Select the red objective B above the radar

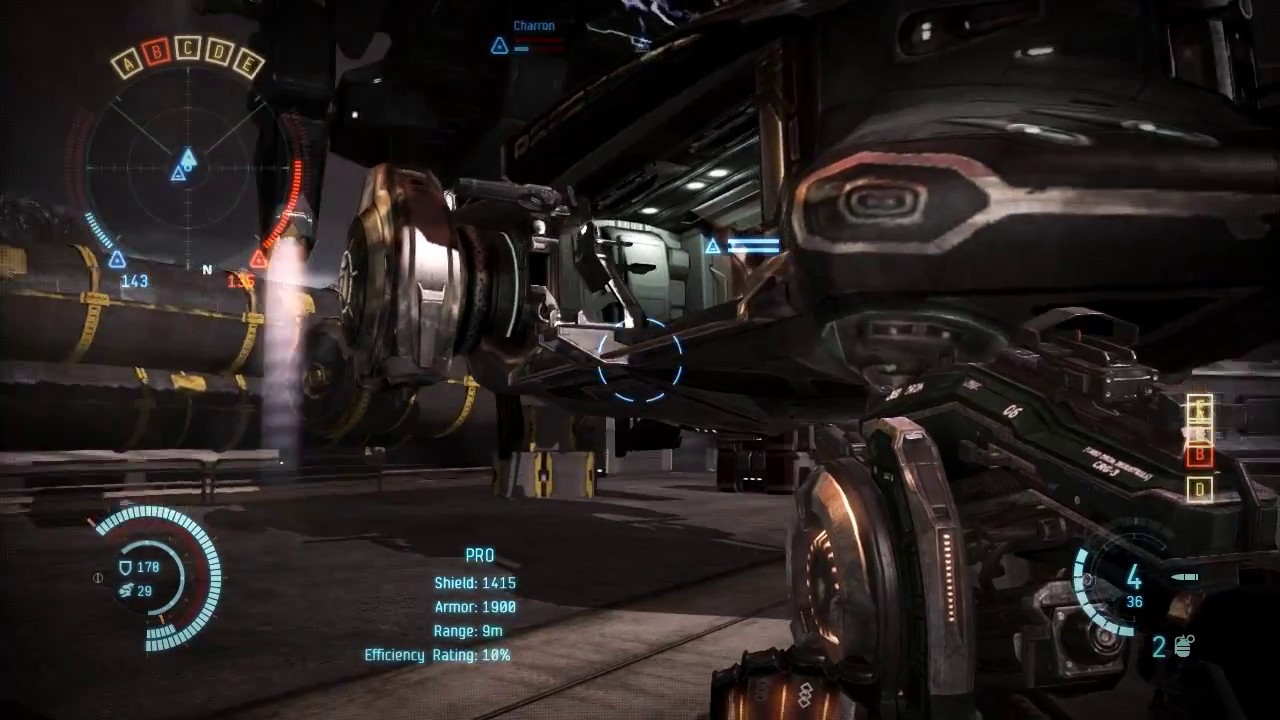coord(156,52)
